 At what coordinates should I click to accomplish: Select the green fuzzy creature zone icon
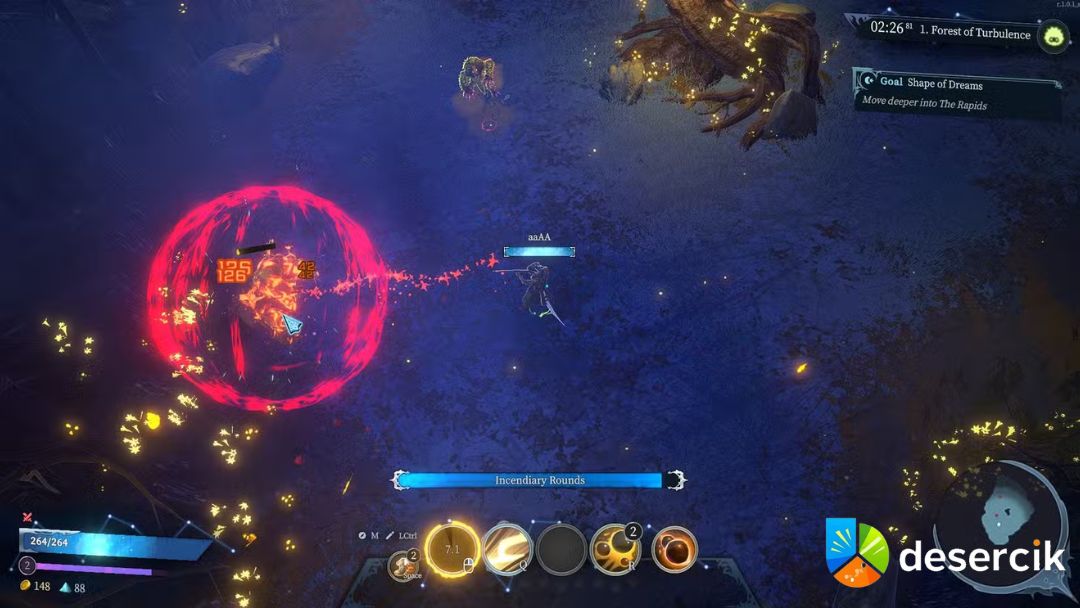point(1053,37)
